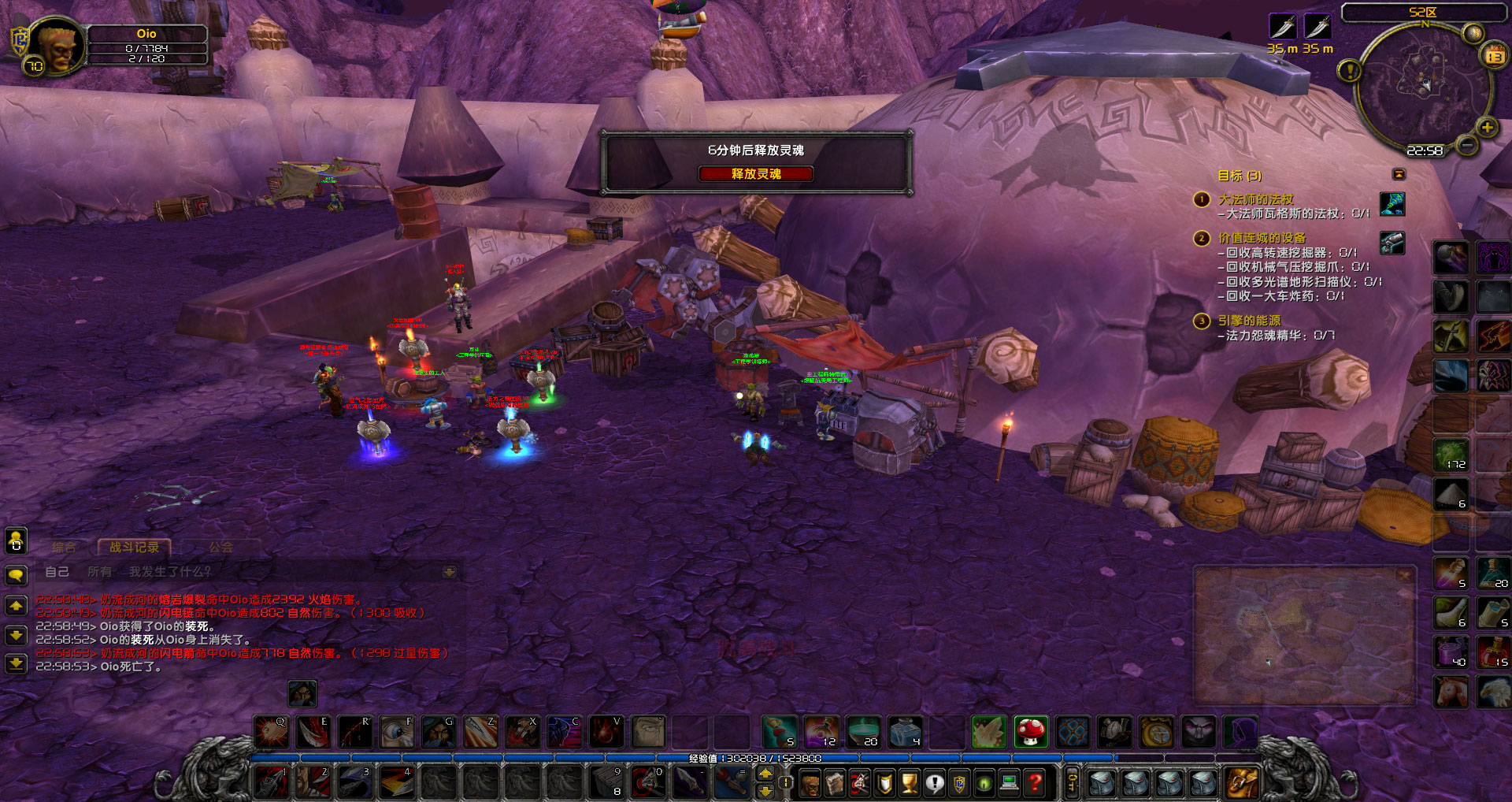Open the red question mark help button
Image resolution: width=1512 pixels, height=802 pixels.
pos(1035,783)
